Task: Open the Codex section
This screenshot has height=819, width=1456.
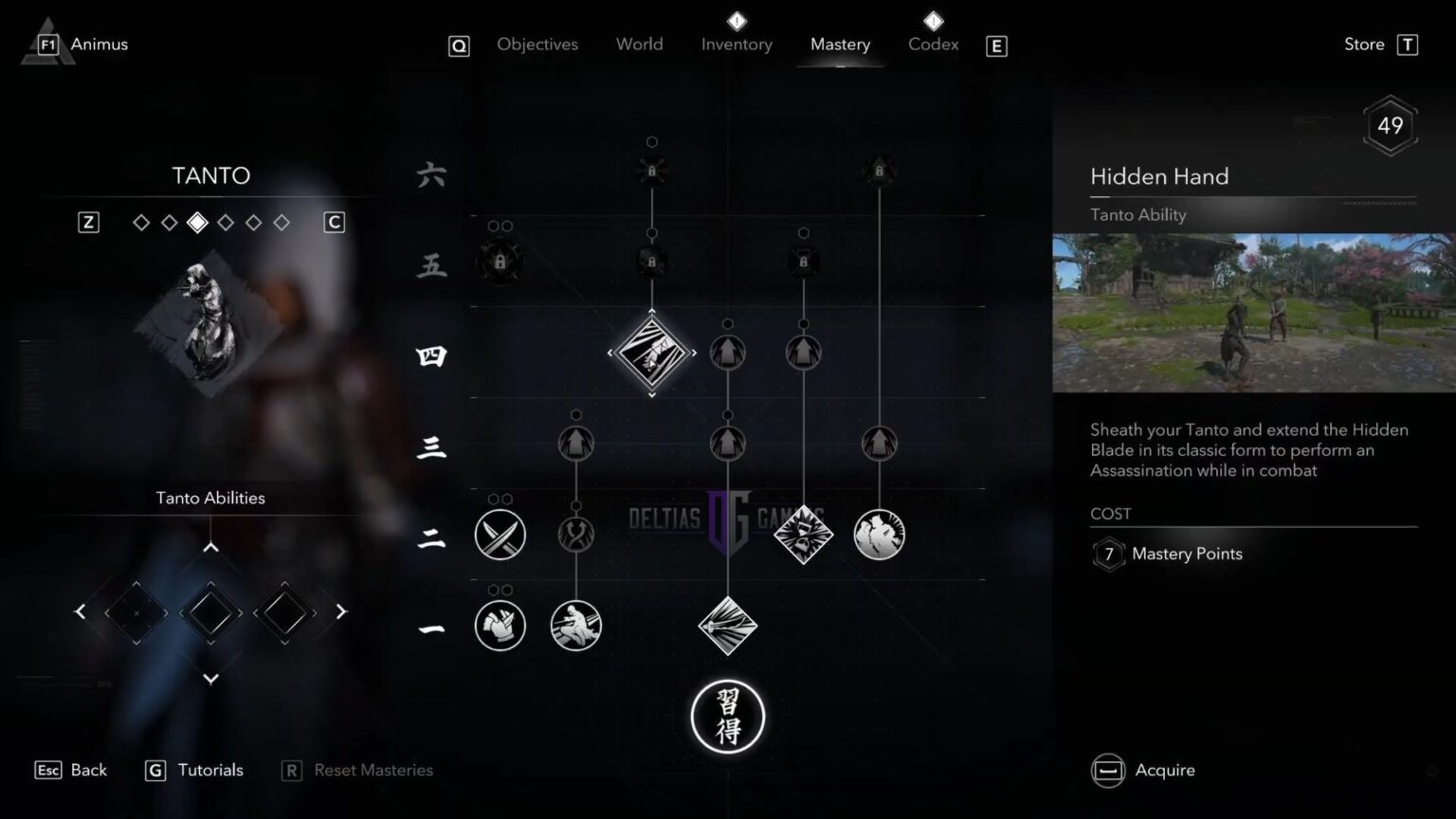Action: pos(933,44)
